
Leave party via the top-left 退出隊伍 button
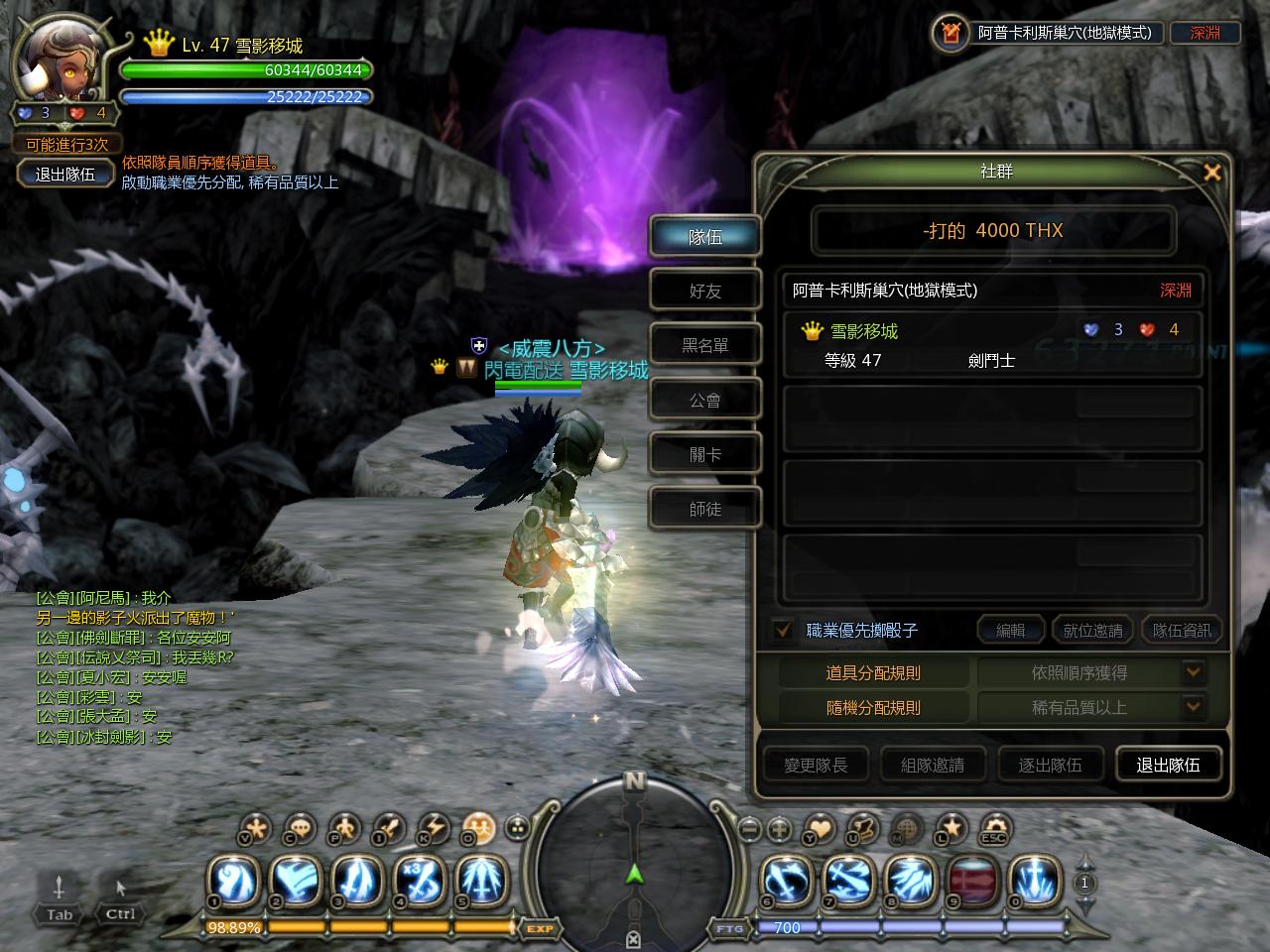[x=65, y=174]
